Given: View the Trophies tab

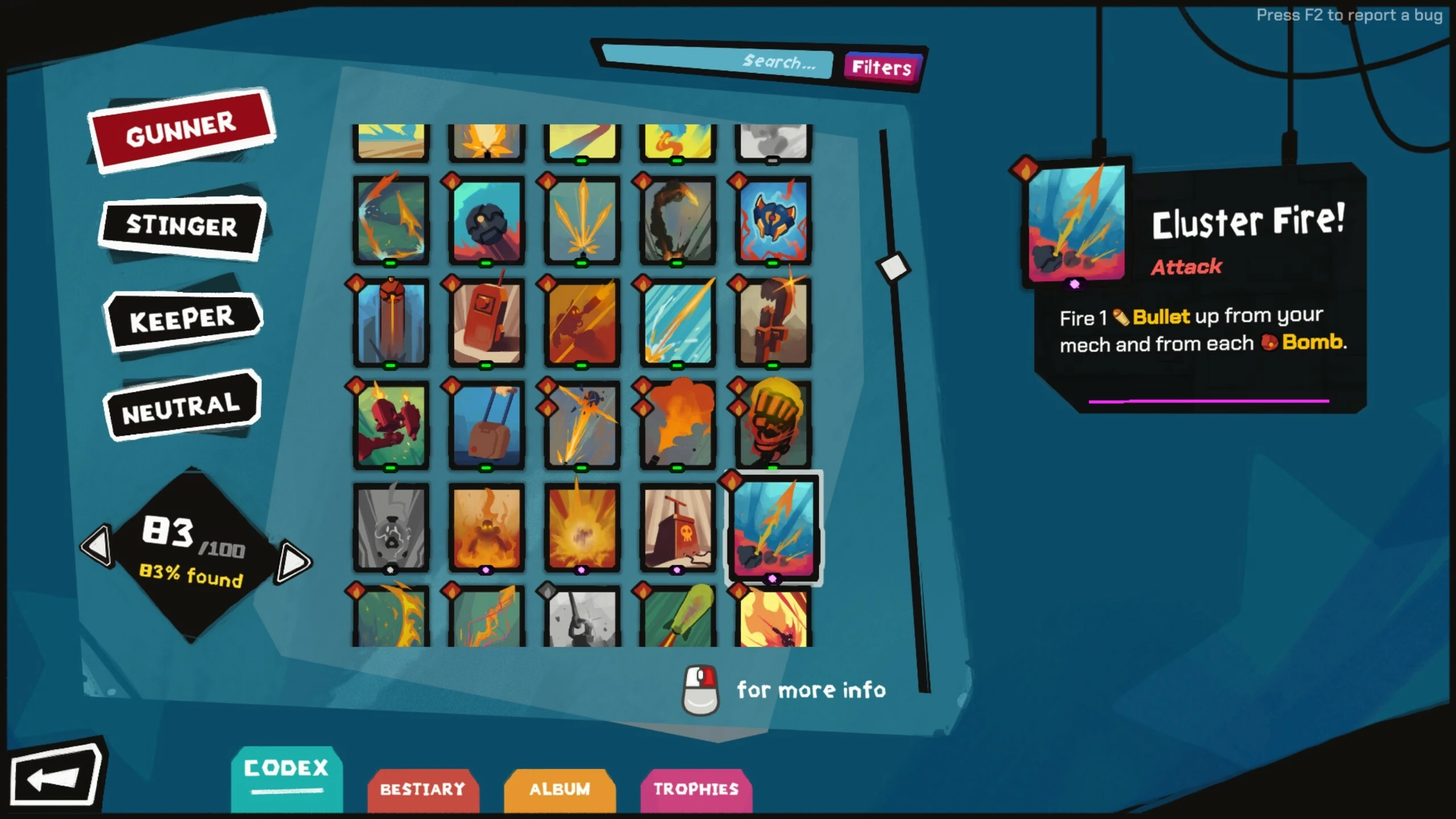Looking at the screenshot, I should pos(696,789).
